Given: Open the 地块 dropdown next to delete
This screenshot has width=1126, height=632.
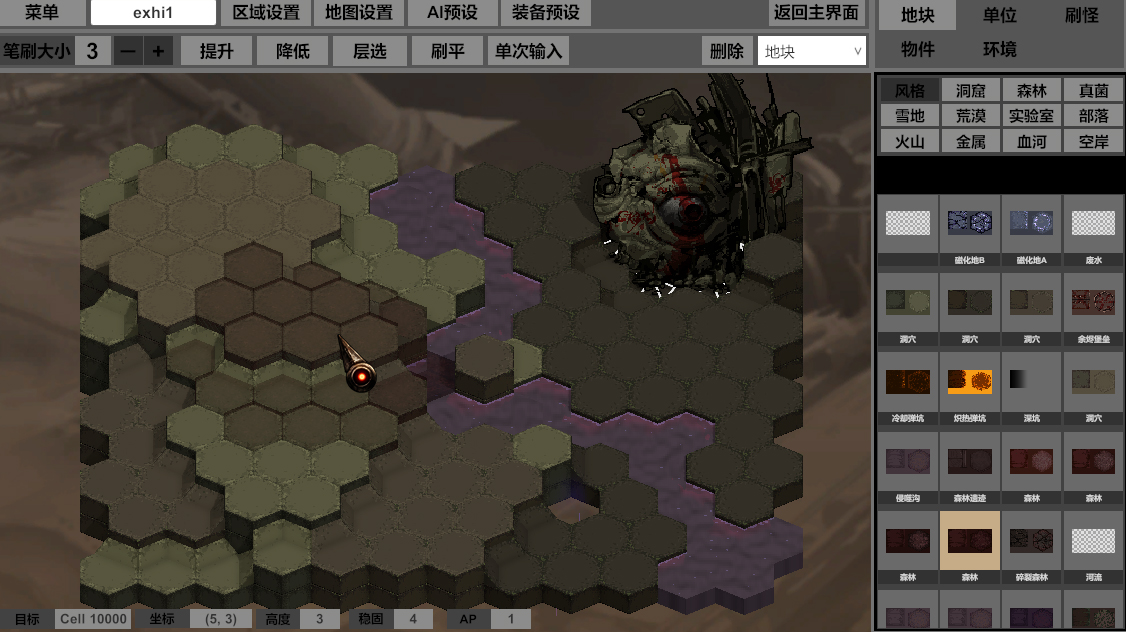Looking at the screenshot, I should [811, 51].
